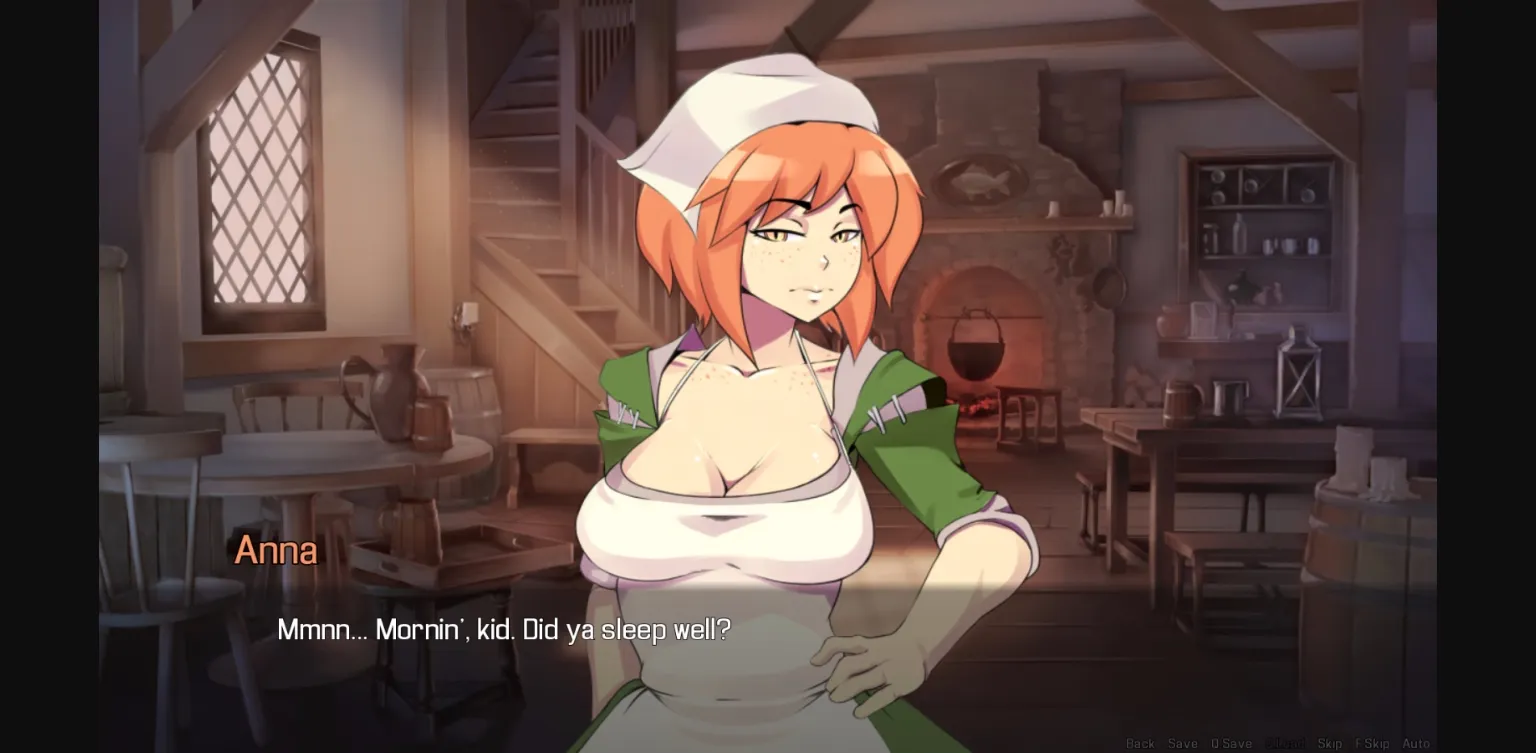Turn on F.Skip fast forwarding
The image size is (1536, 753).
(x=1374, y=744)
